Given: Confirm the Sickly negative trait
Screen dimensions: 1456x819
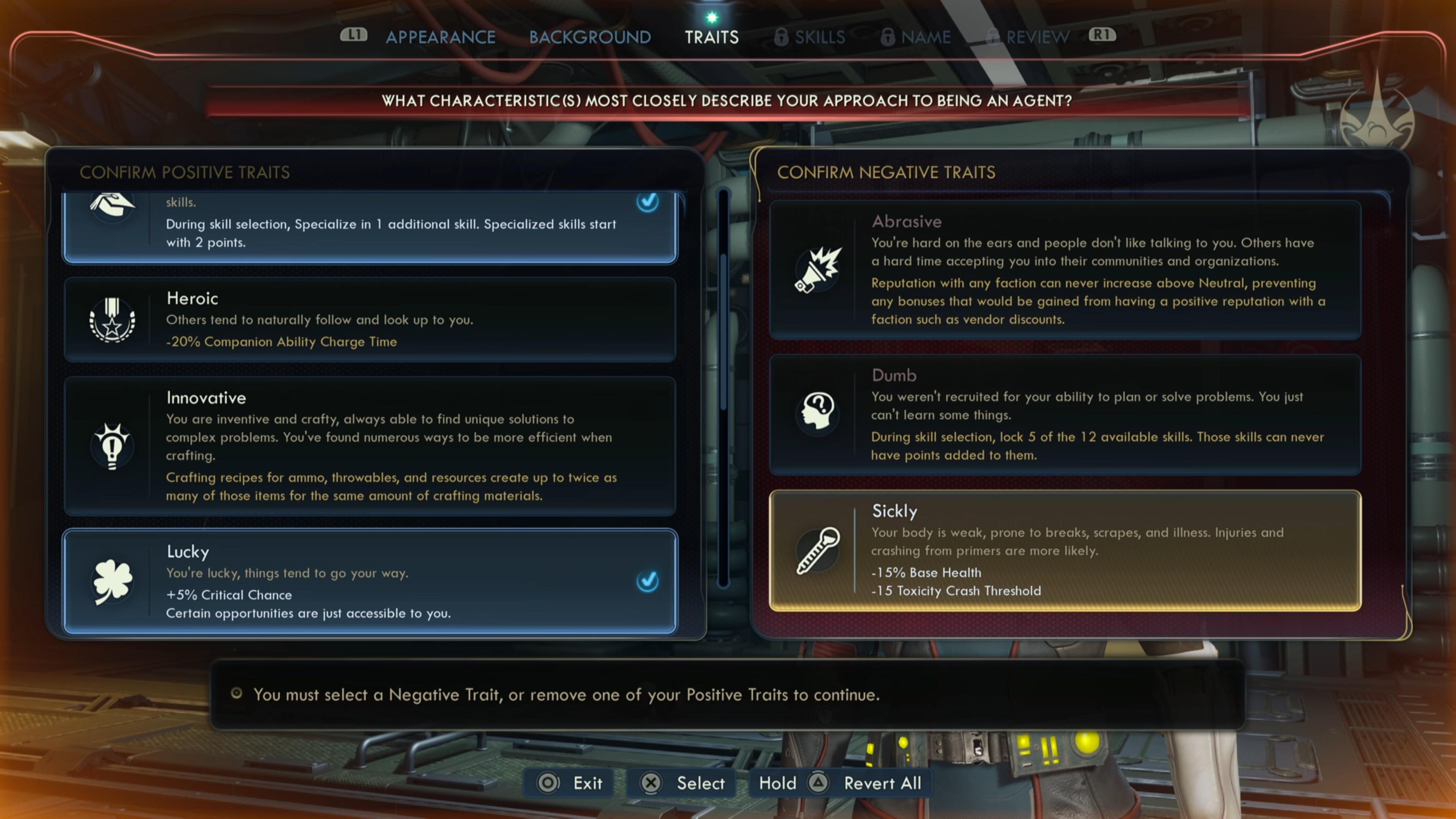Looking at the screenshot, I should tap(1065, 551).
